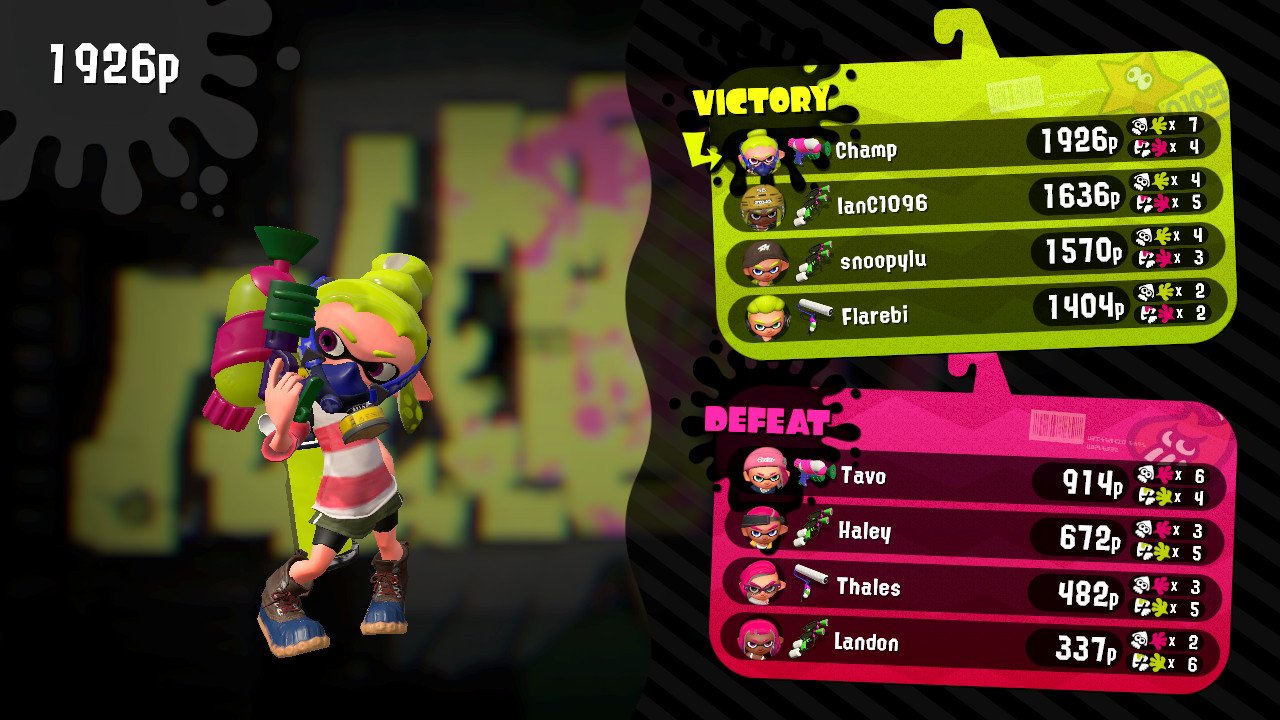Open IanC1096's profile by clicking his name
The width and height of the screenshot is (1280, 720).
pyautogui.click(x=883, y=204)
